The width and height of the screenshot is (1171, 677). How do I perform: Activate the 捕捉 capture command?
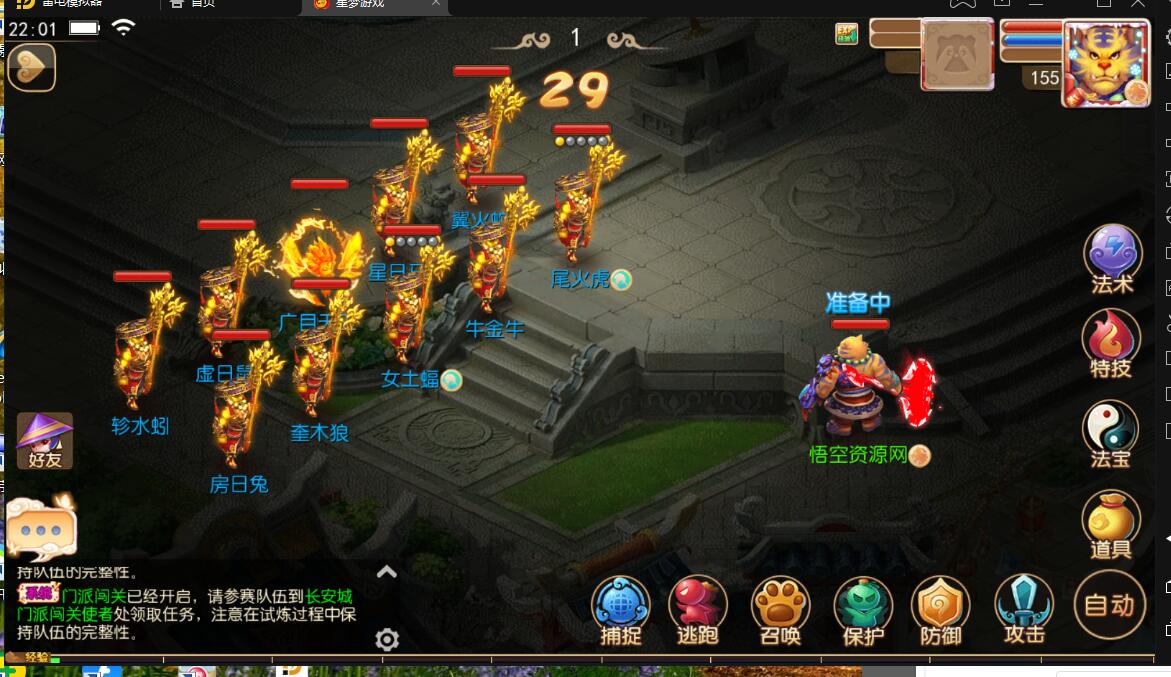click(620, 607)
